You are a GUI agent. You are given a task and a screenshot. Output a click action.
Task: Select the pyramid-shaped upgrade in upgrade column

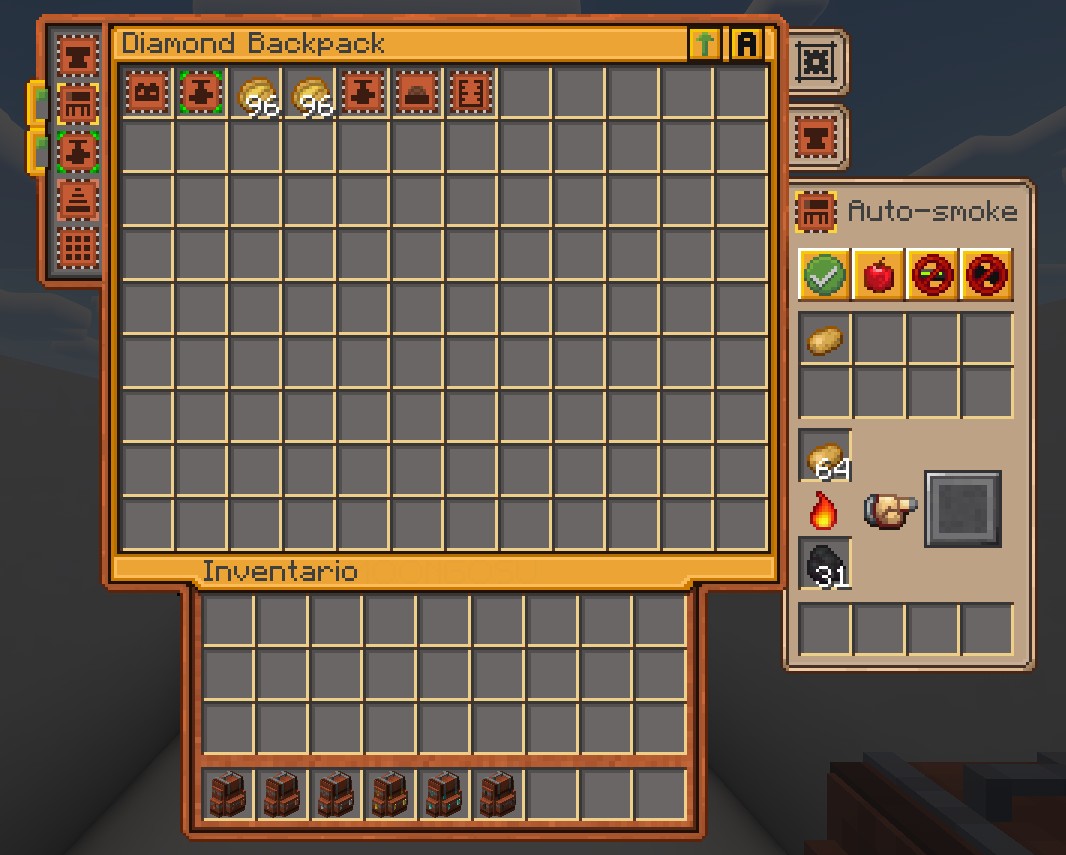point(77,199)
